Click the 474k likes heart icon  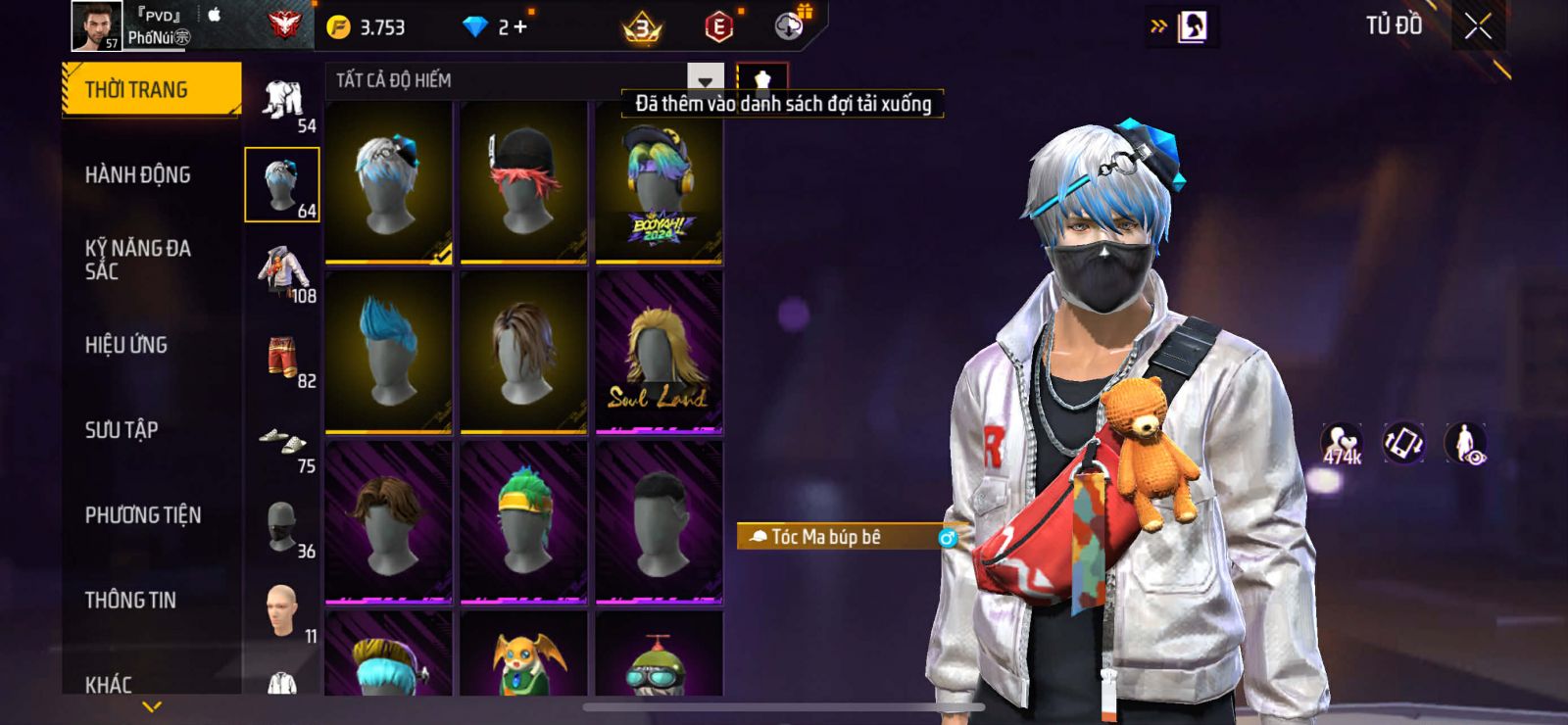1342,444
